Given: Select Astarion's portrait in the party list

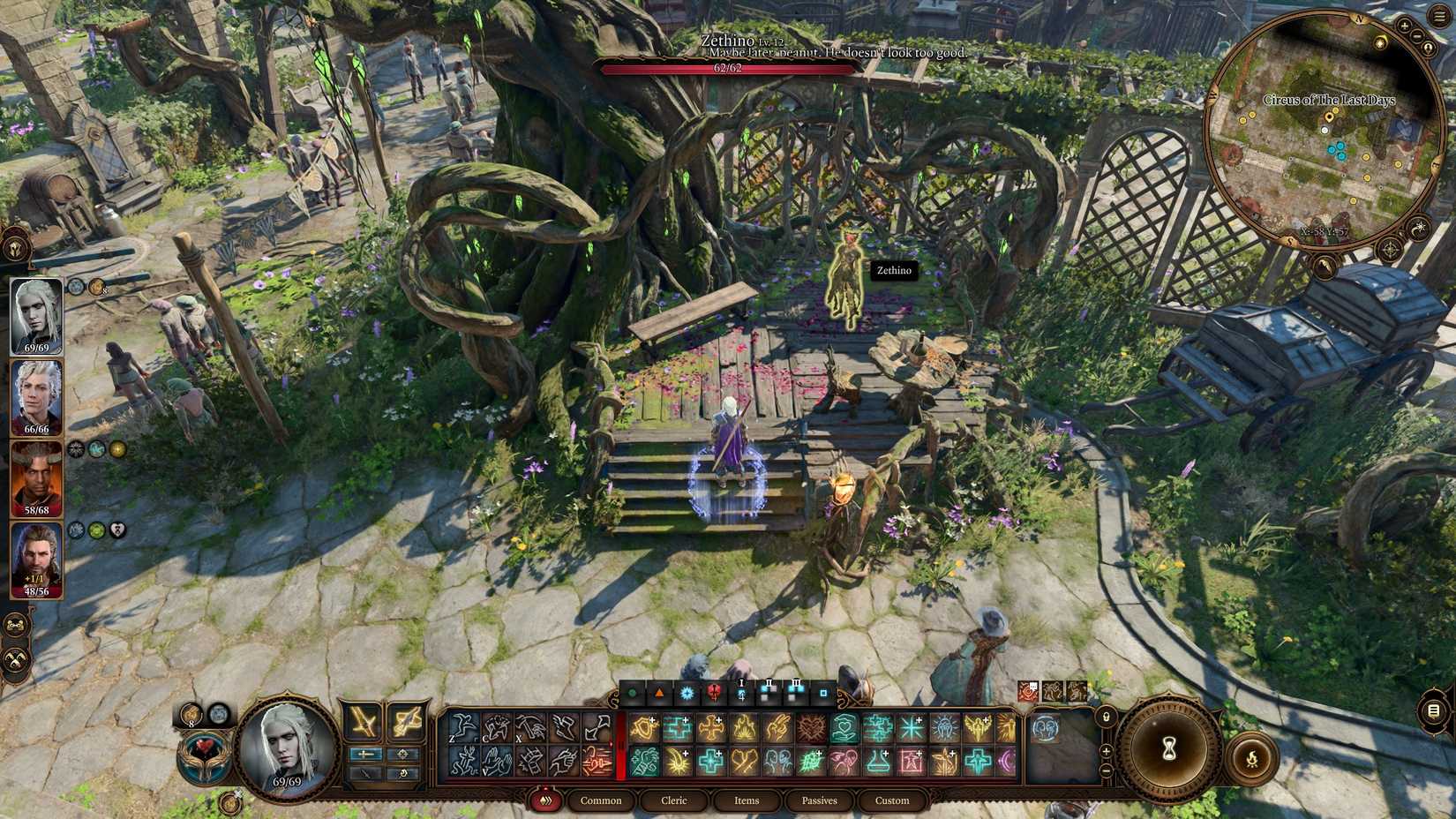Looking at the screenshot, I should (x=37, y=397).
